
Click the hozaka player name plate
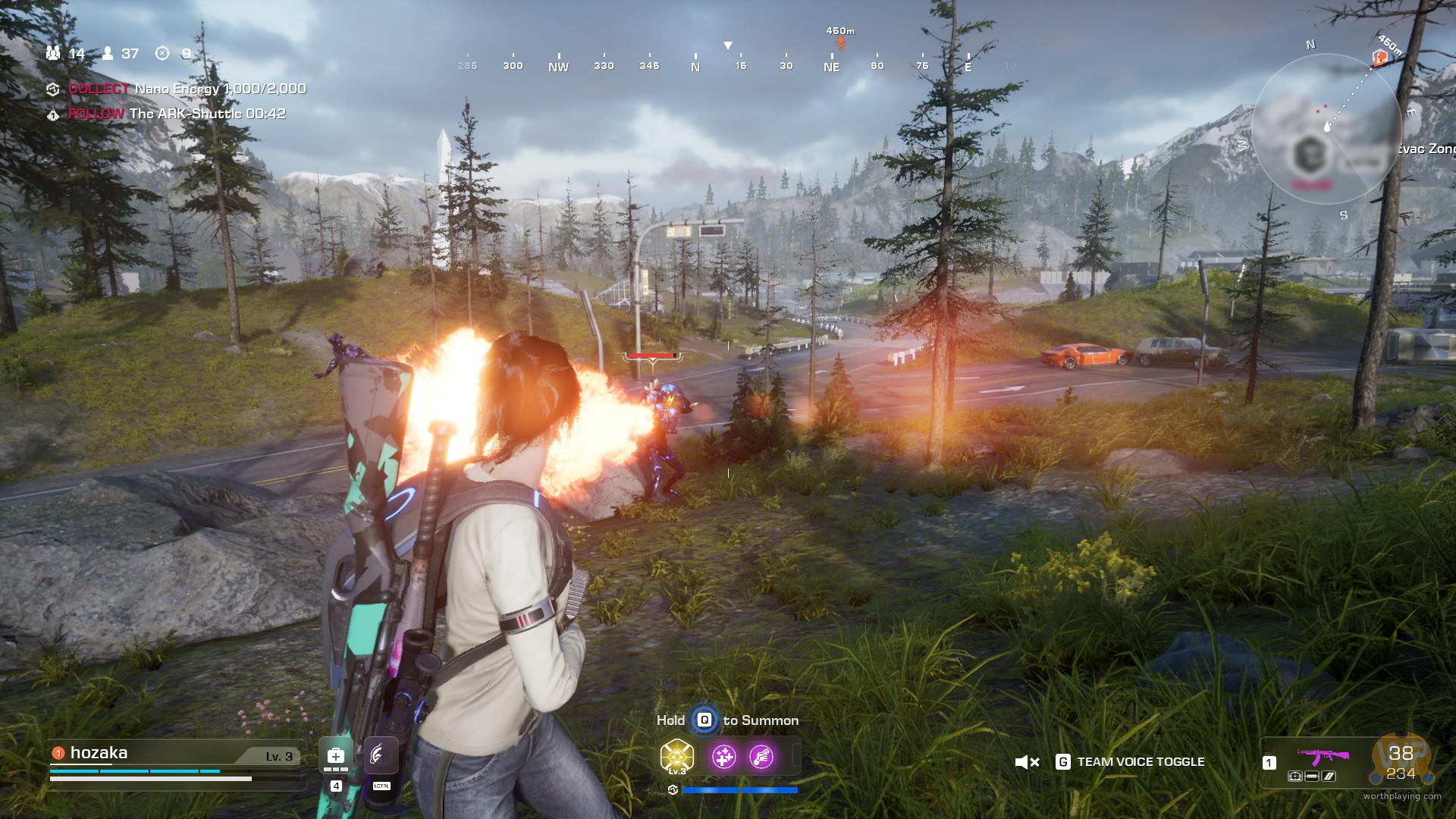[x=99, y=753]
